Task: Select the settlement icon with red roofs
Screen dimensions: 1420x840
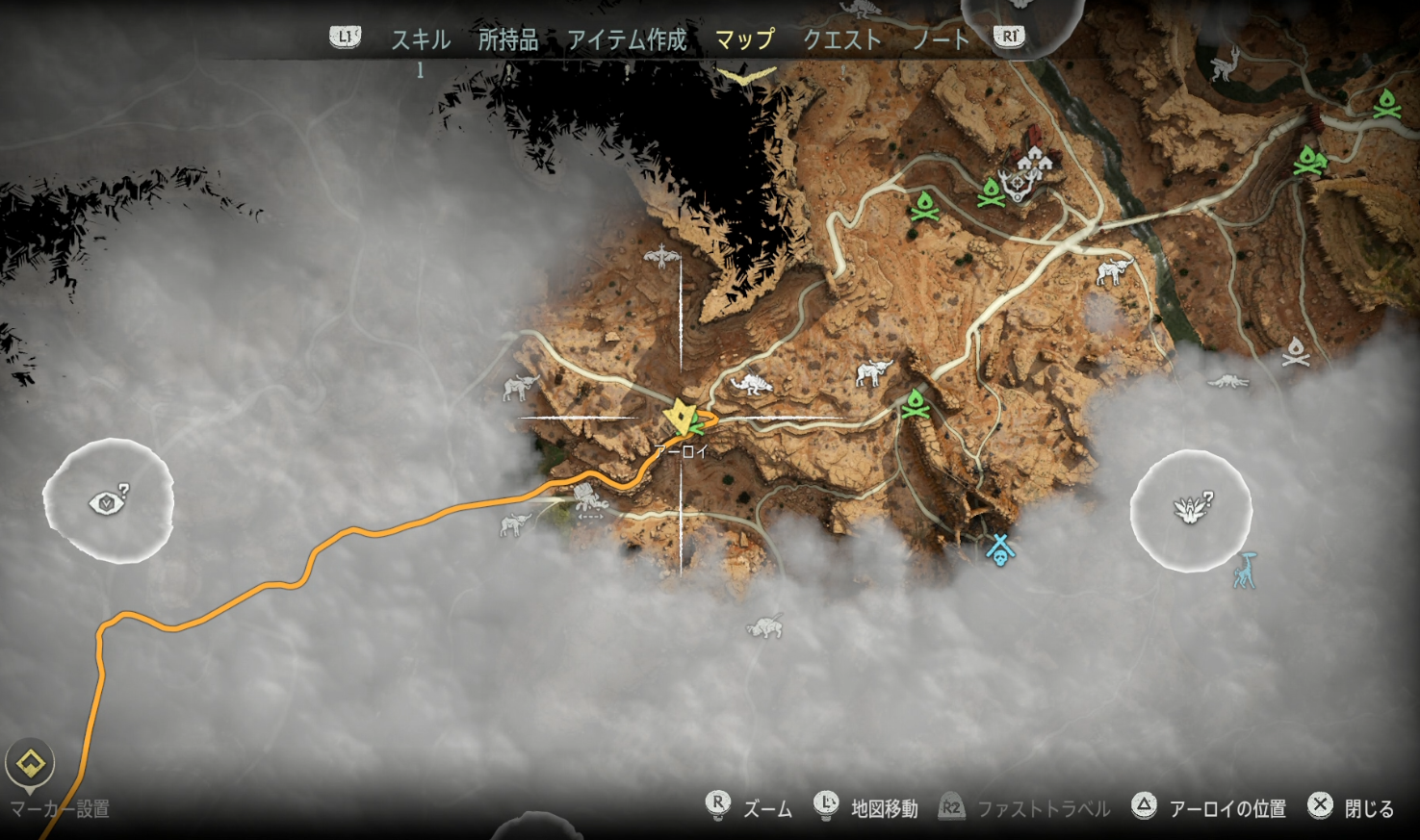Action: (1033, 159)
